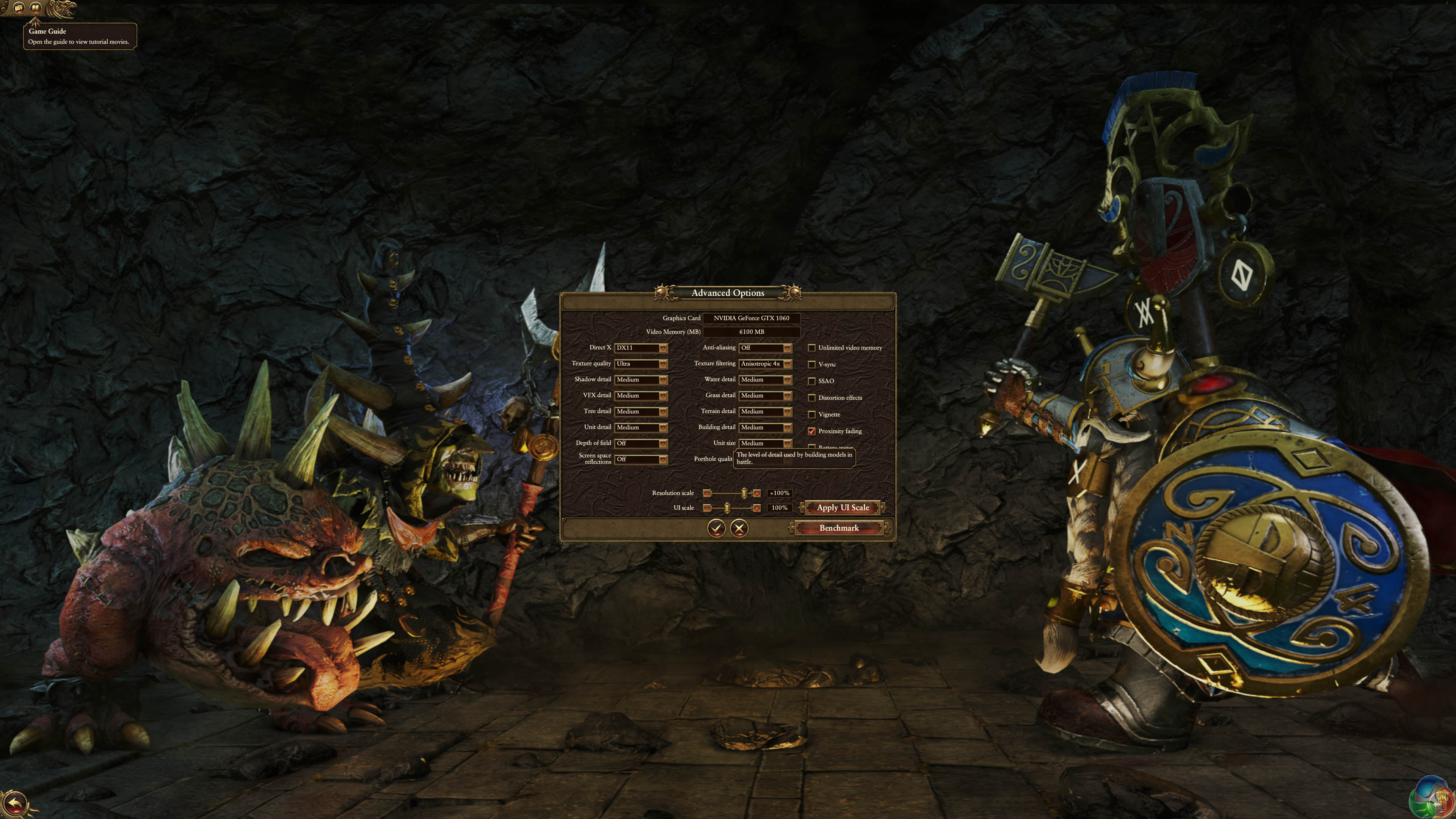Uncheck the Proximity fading checkbox
The height and width of the screenshot is (819, 1456).
(812, 431)
